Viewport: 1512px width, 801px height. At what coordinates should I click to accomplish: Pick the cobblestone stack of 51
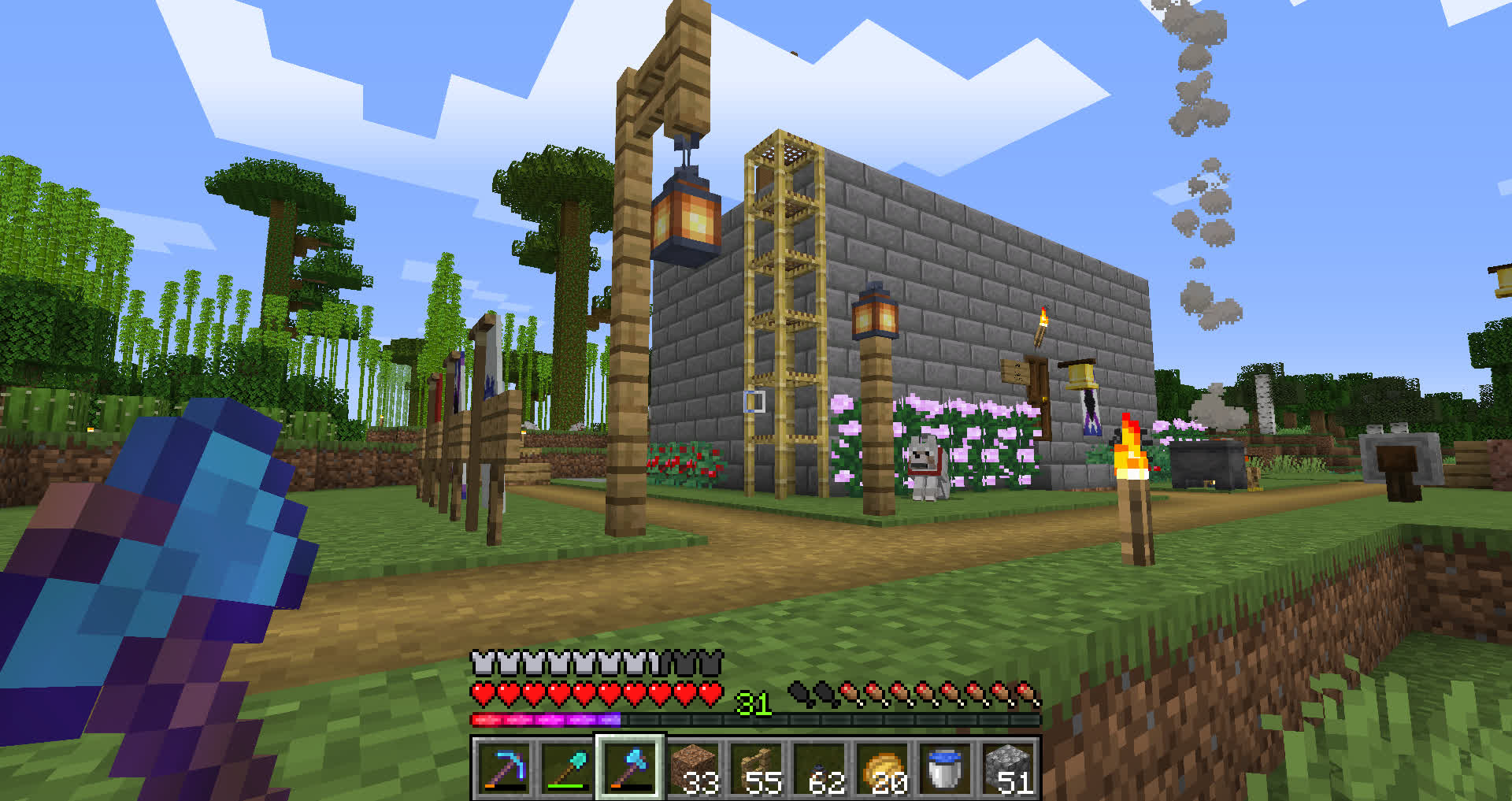click(x=1008, y=768)
